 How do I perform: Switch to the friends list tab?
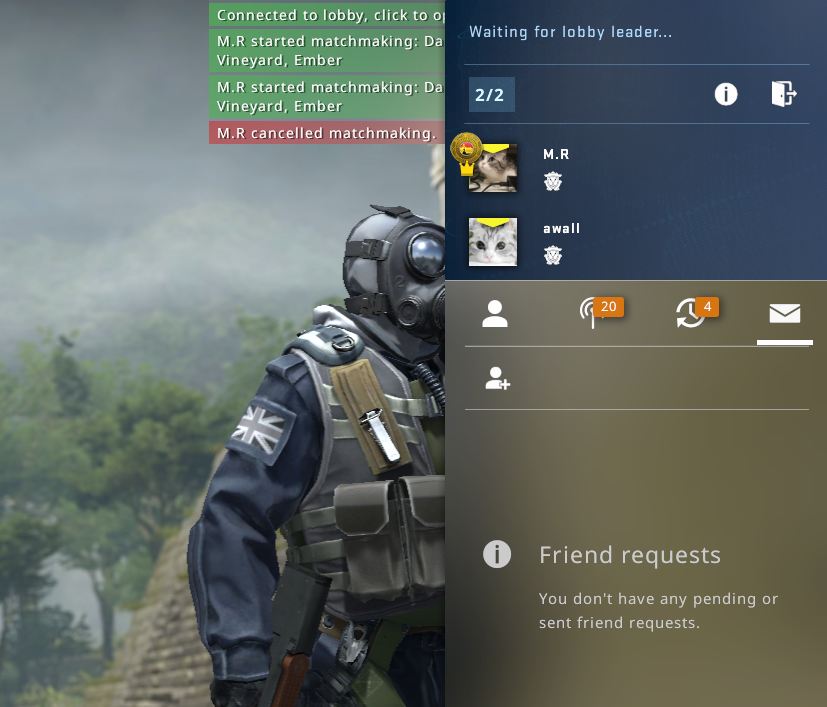[495, 314]
